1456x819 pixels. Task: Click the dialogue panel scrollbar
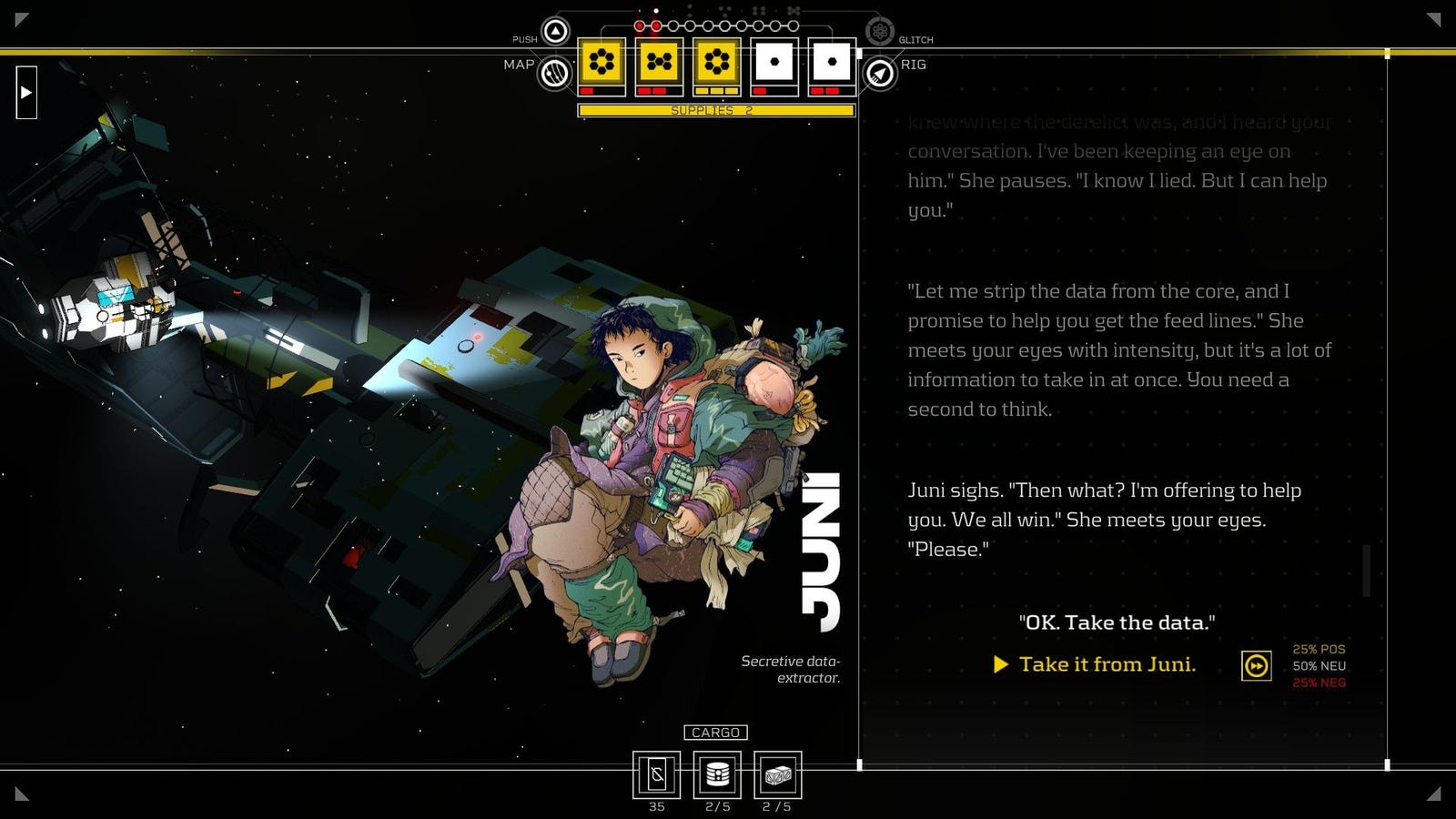tap(1367, 571)
